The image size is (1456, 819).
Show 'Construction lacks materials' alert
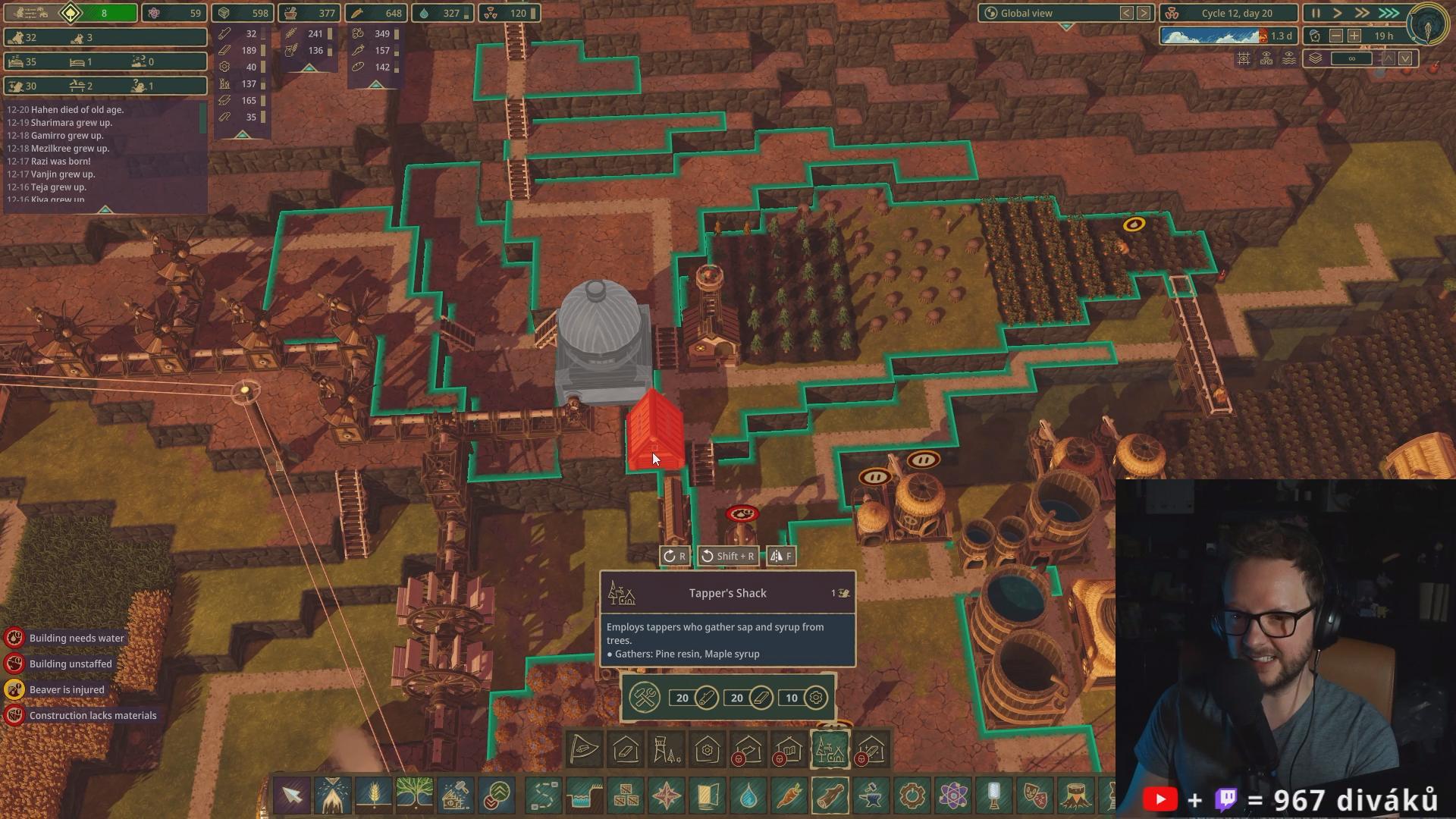(93, 715)
